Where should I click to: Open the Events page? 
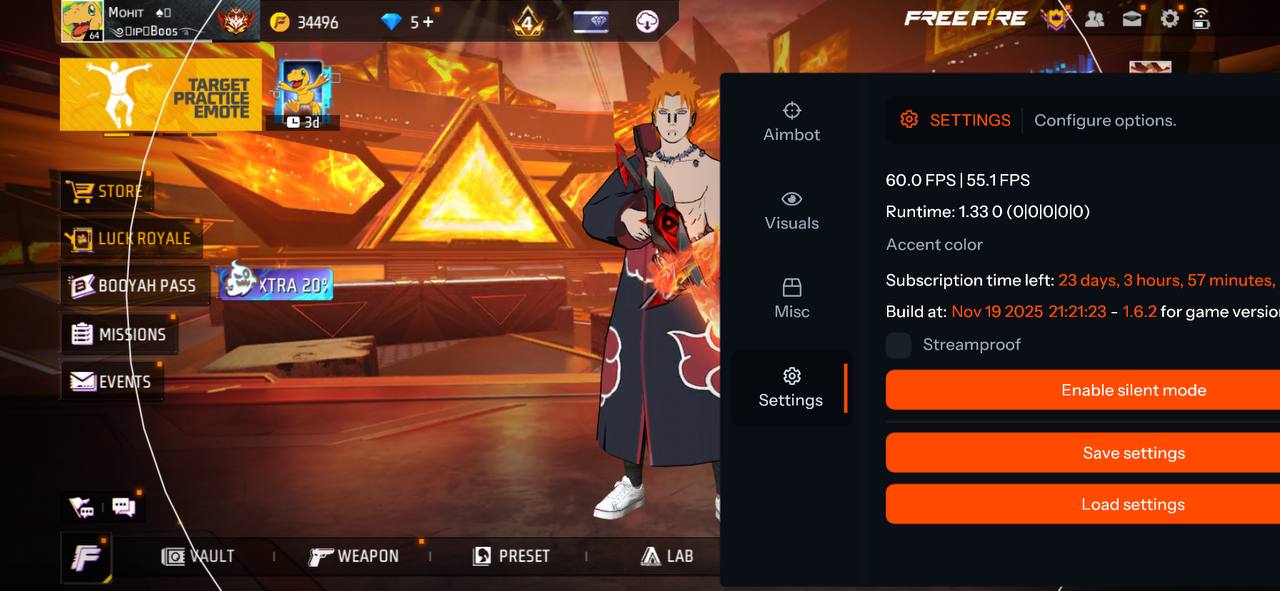(111, 382)
